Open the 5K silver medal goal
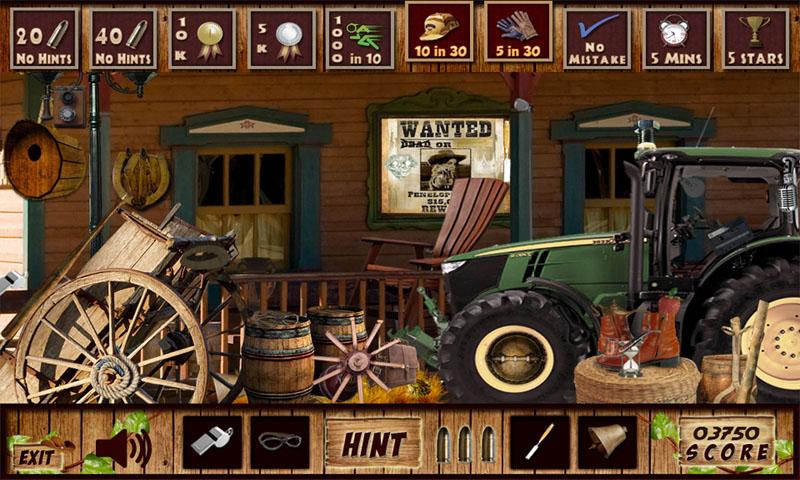Image resolution: width=800 pixels, height=480 pixels. pyautogui.click(x=281, y=39)
